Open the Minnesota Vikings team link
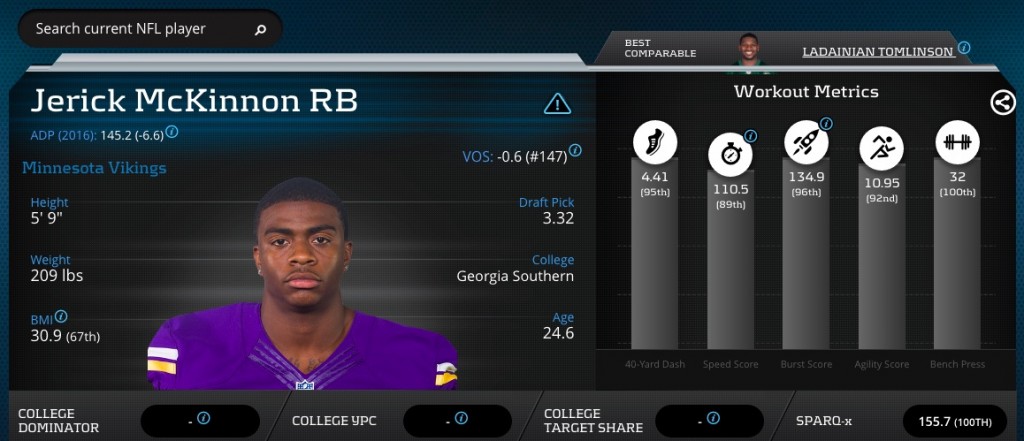This screenshot has height=441, width=1024. [x=94, y=167]
